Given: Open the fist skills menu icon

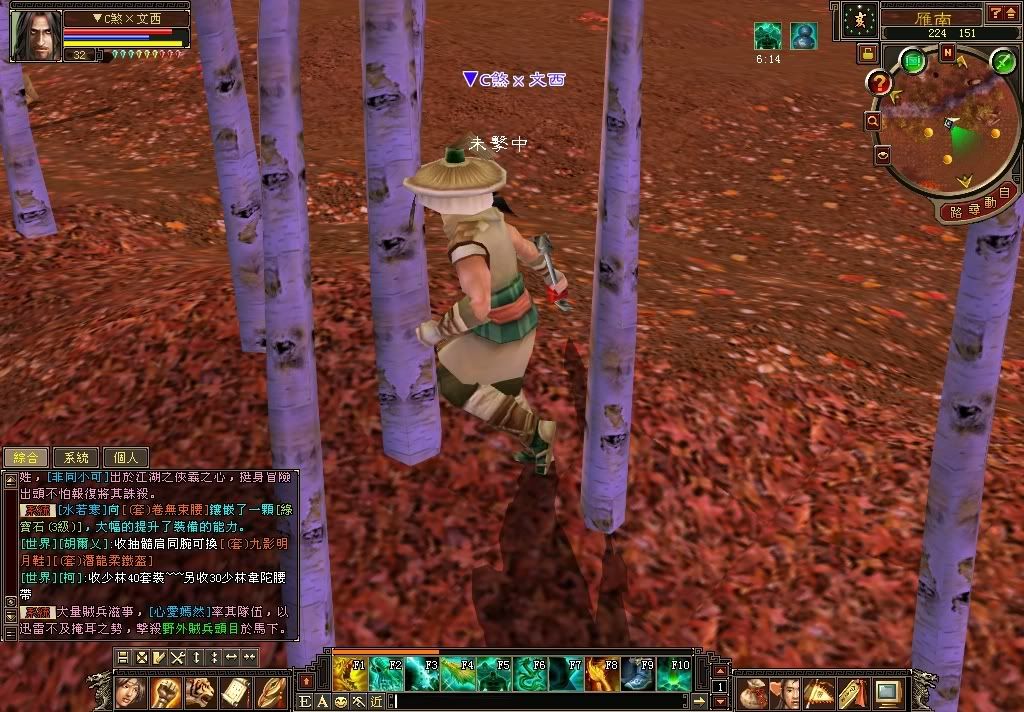Looking at the screenshot, I should (x=165, y=691).
